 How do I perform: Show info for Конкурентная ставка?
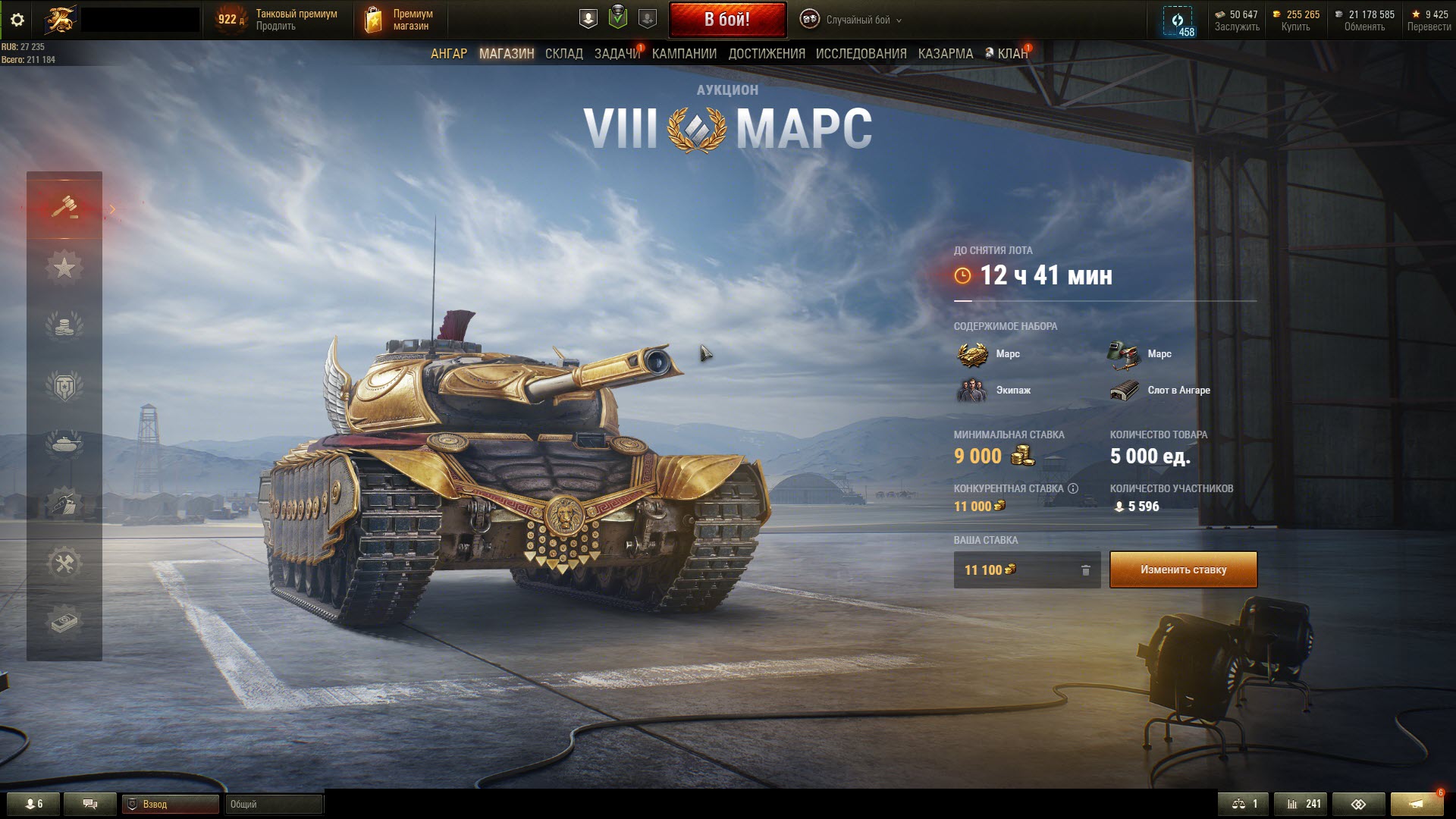(x=1072, y=488)
